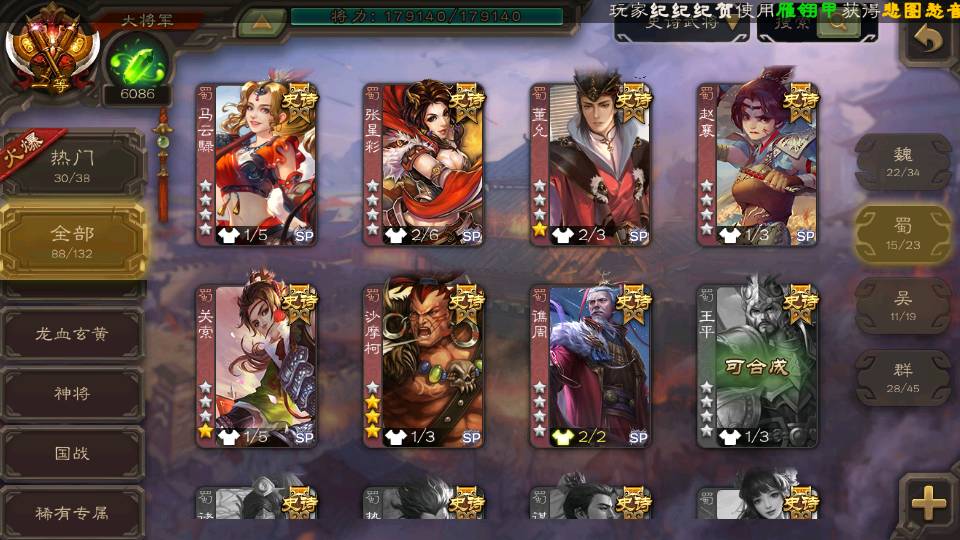Choose the 董允 hero card

pos(591,164)
